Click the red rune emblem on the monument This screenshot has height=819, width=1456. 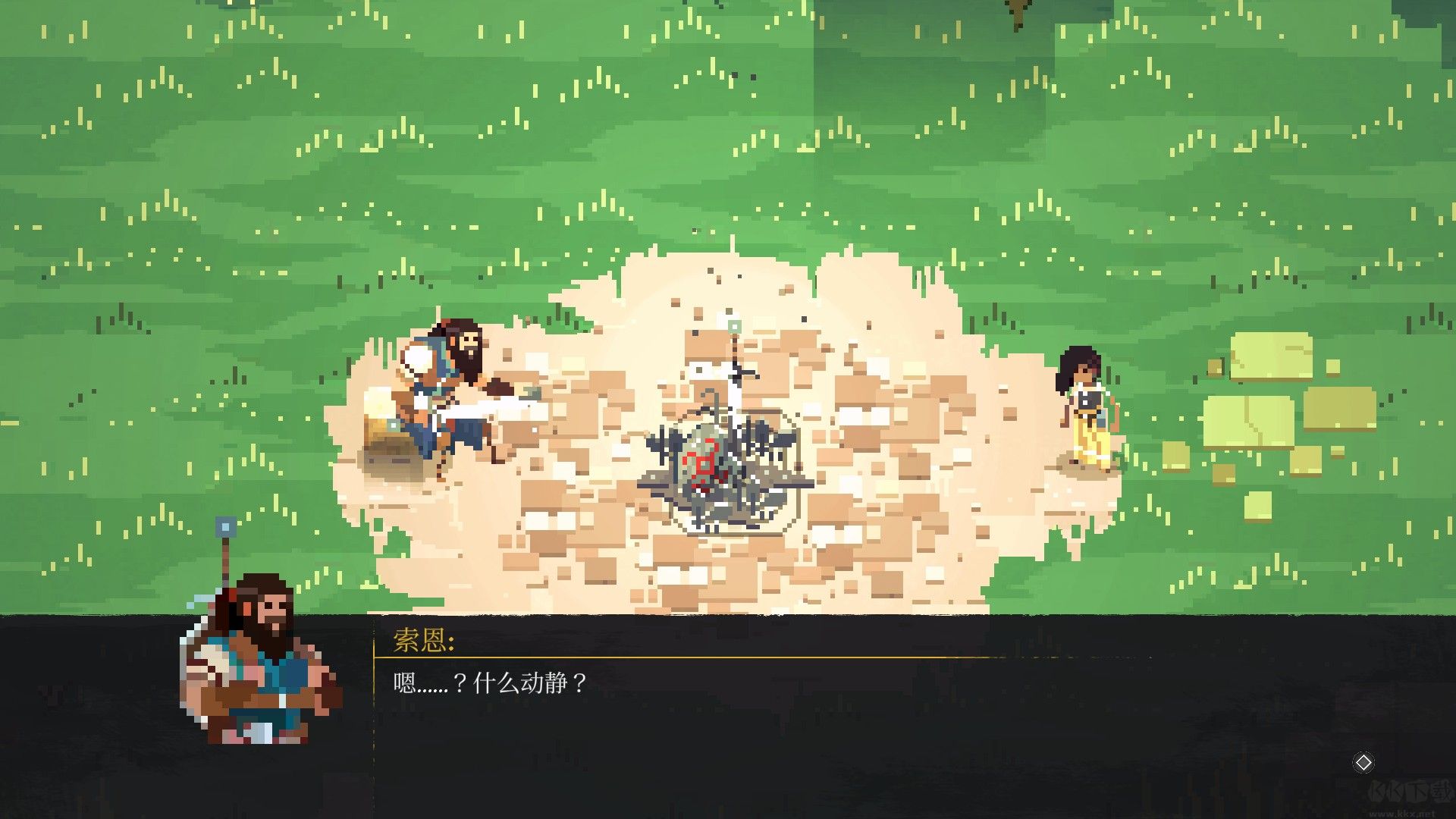click(701, 459)
